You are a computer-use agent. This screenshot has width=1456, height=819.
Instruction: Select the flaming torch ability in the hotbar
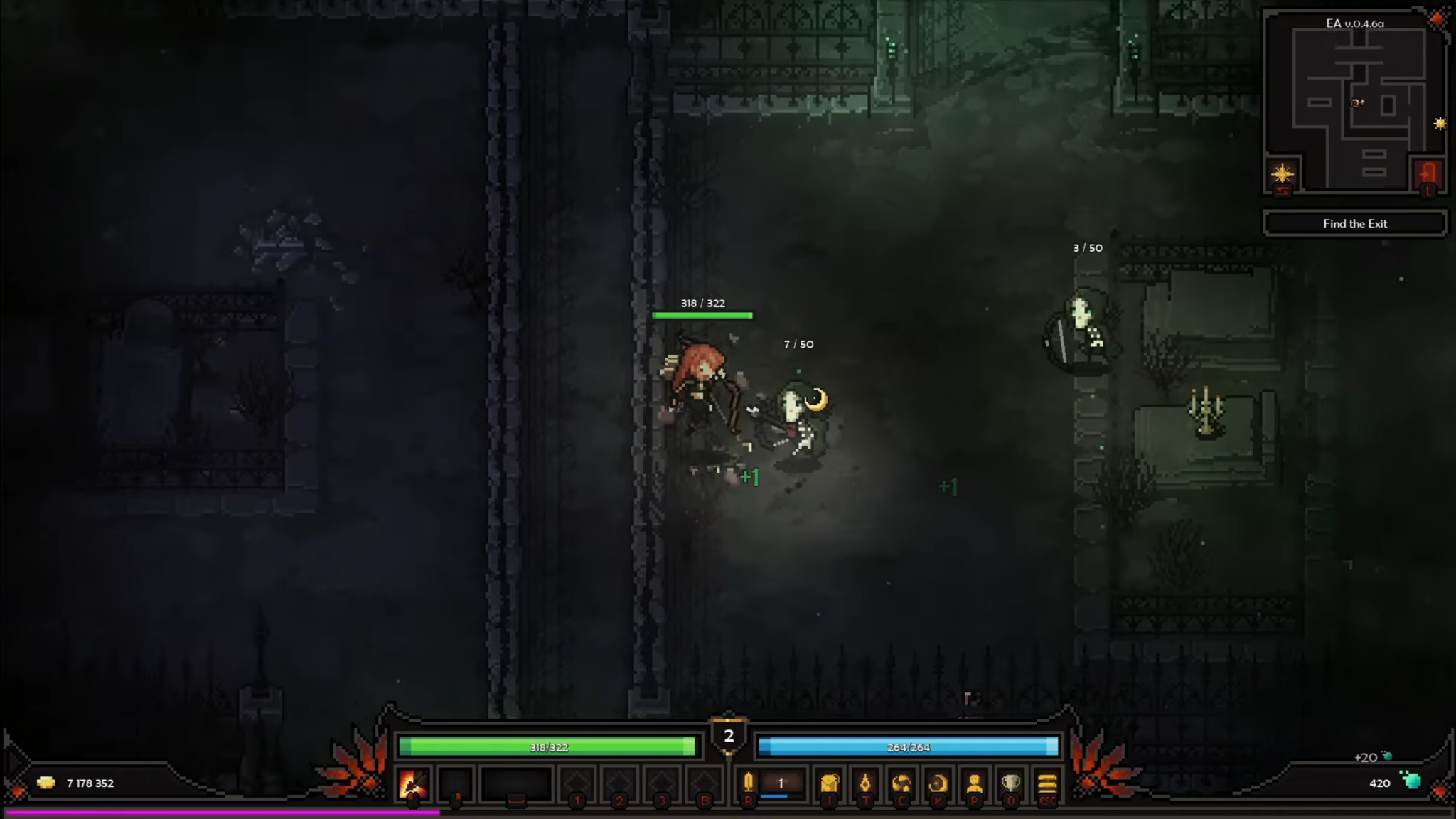412,784
